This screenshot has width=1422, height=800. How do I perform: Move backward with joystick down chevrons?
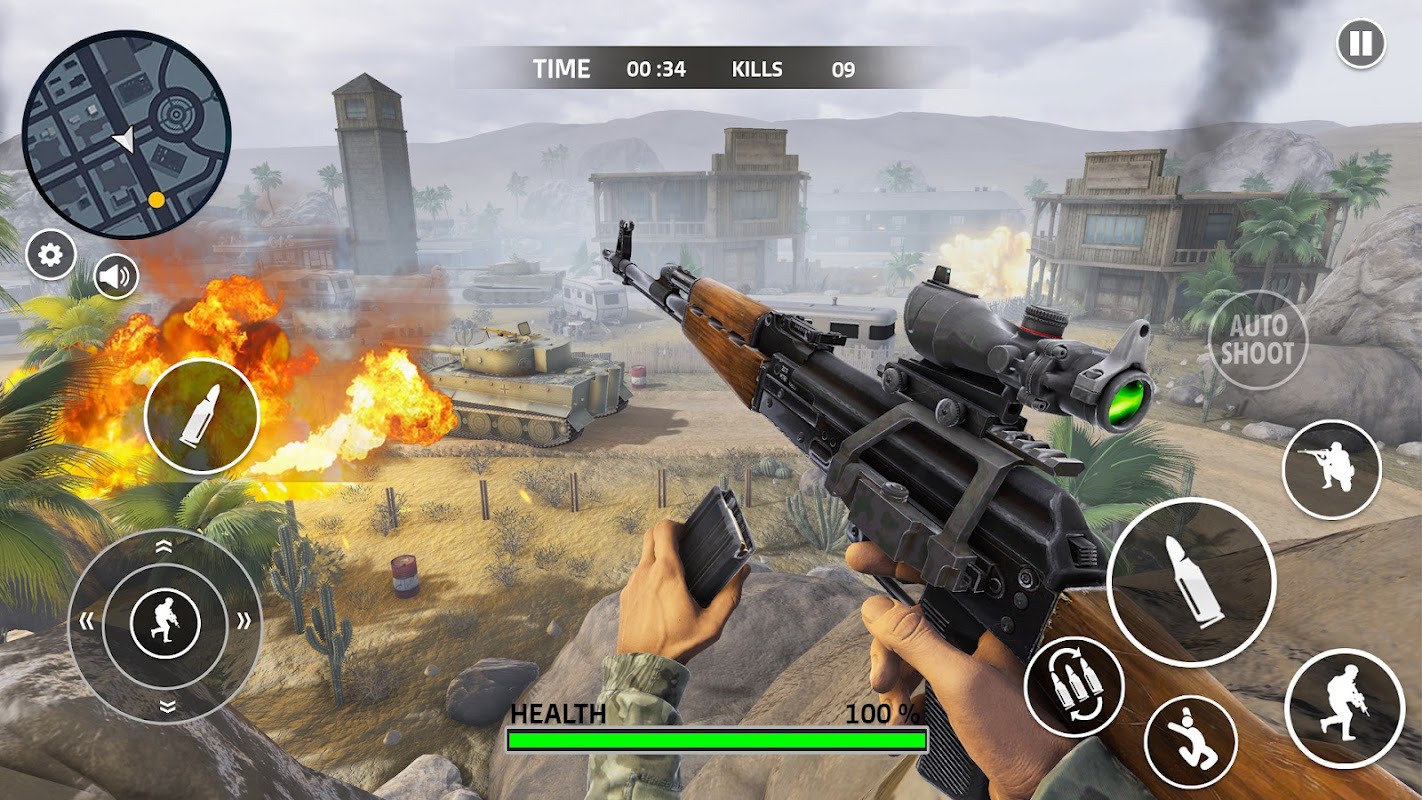coord(166,706)
